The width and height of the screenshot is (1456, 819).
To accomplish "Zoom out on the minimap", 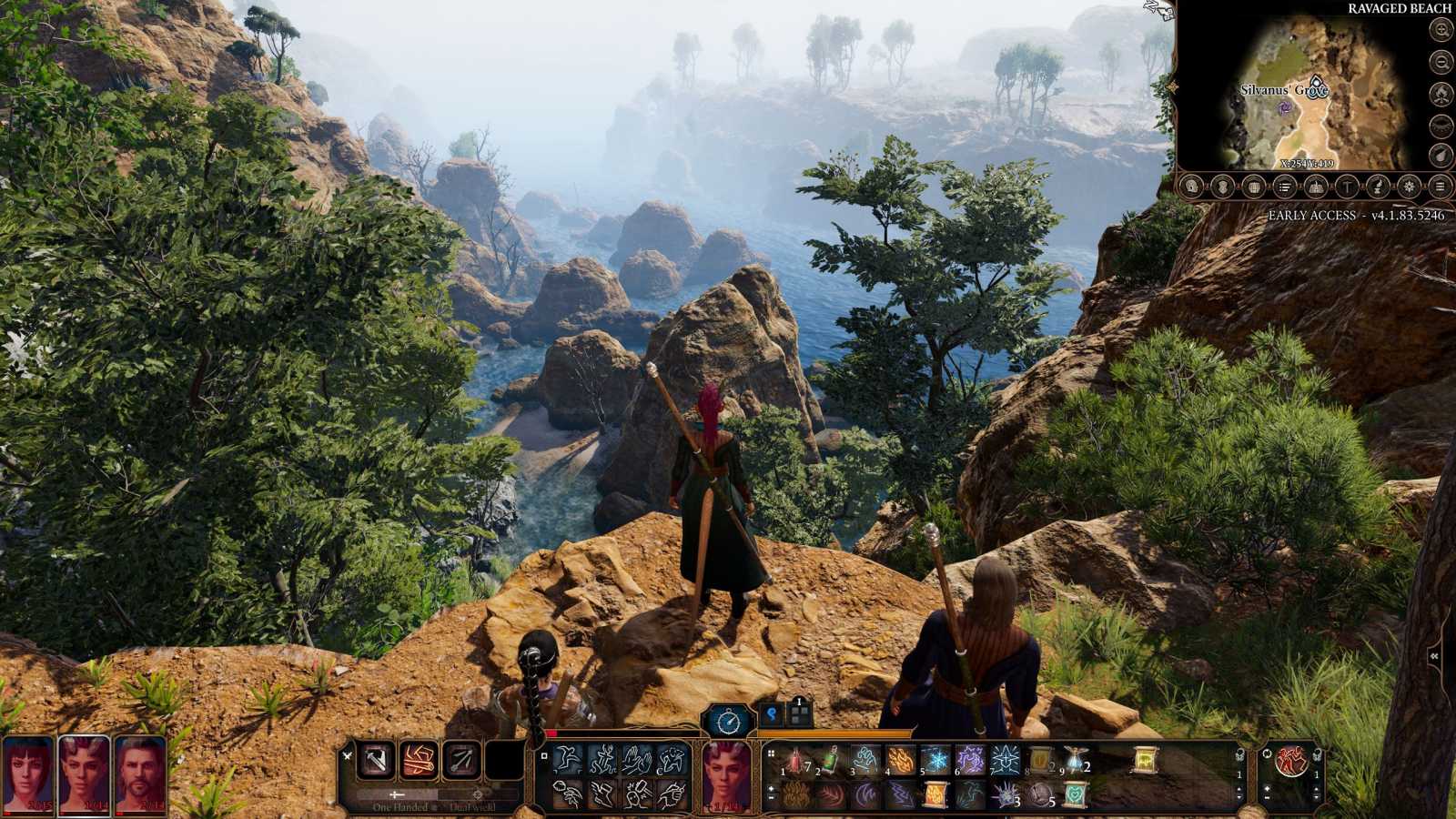I will click(1441, 62).
